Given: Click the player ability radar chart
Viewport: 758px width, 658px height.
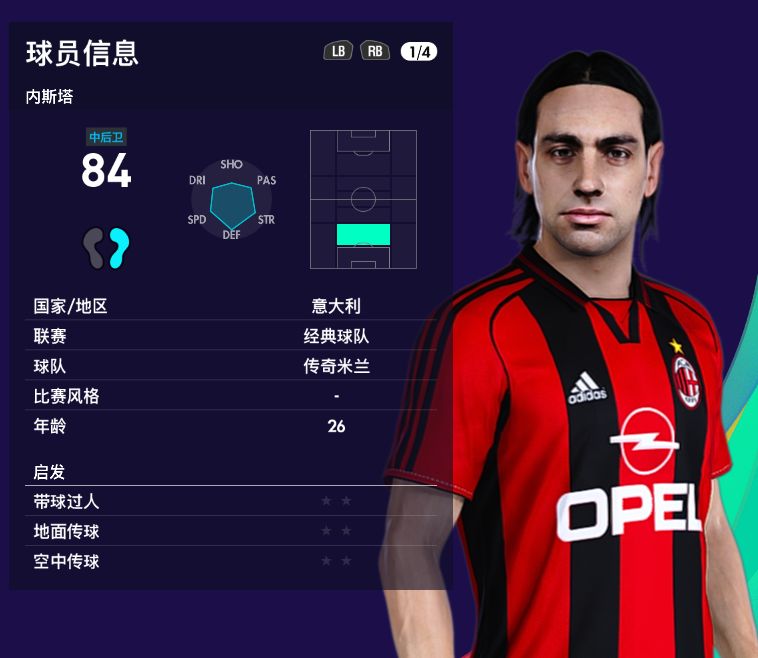Looking at the screenshot, I should click(232, 200).
